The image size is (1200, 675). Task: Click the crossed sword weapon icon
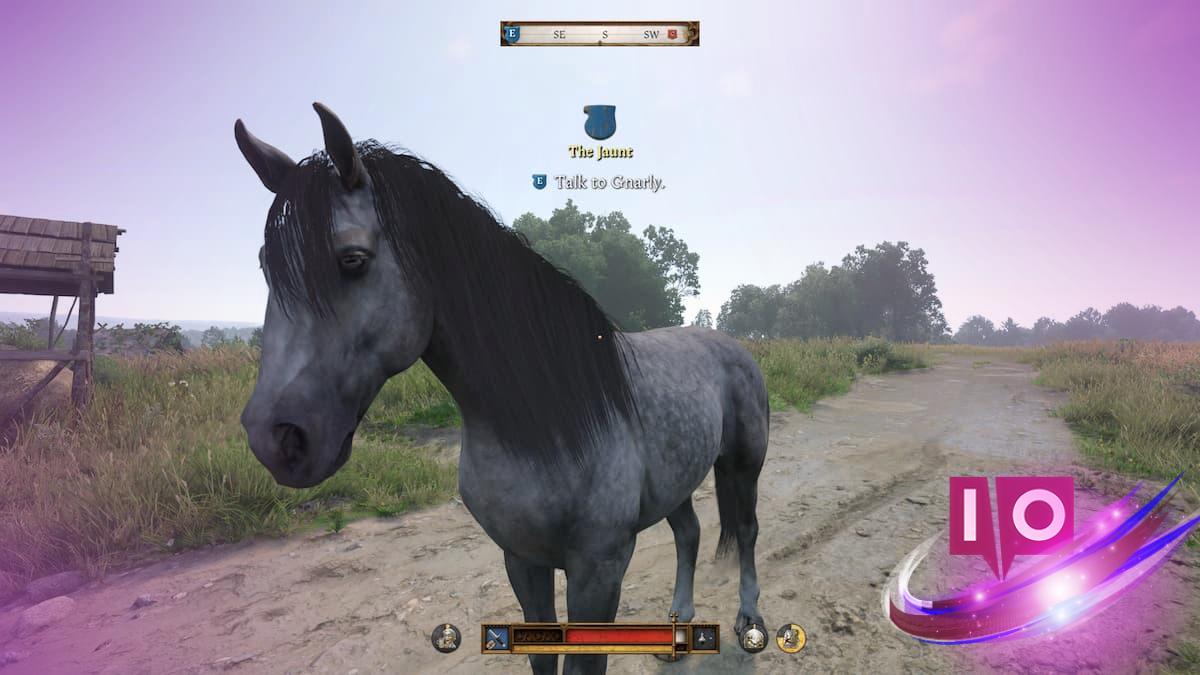tap(496, 637)
